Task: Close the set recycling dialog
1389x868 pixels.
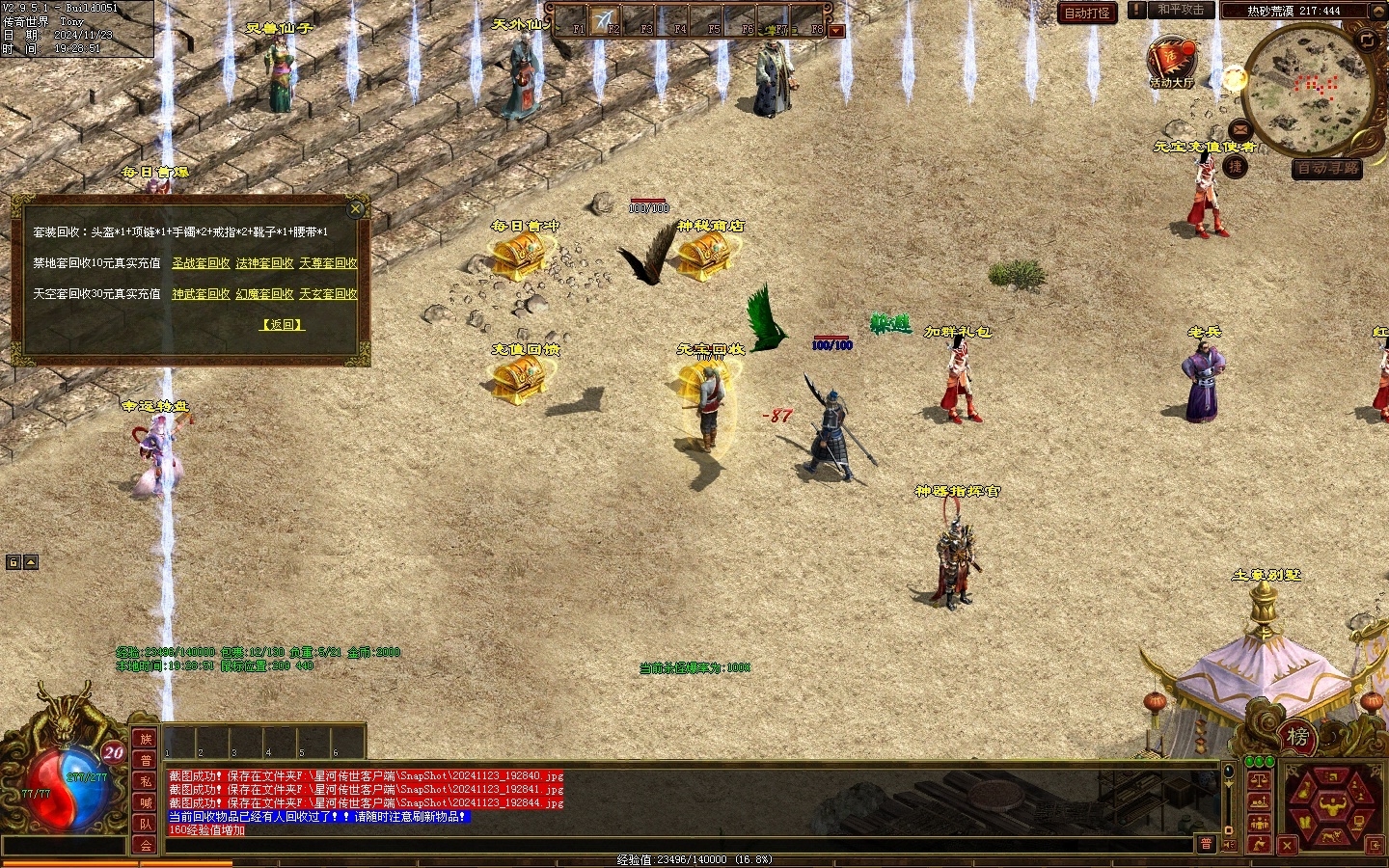Action: [x=356, y=208]
